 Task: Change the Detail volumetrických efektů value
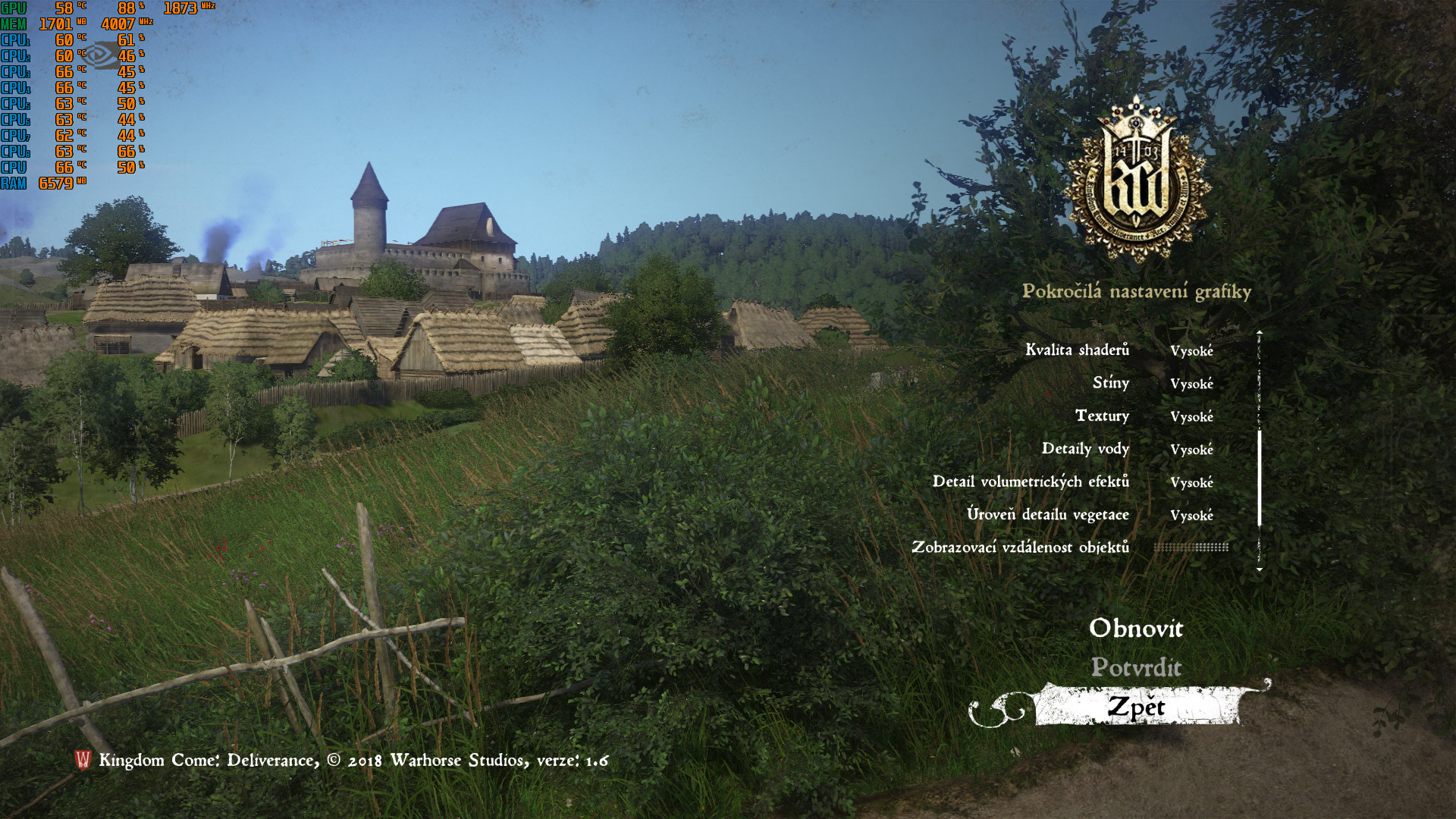tap(1191, 482)
